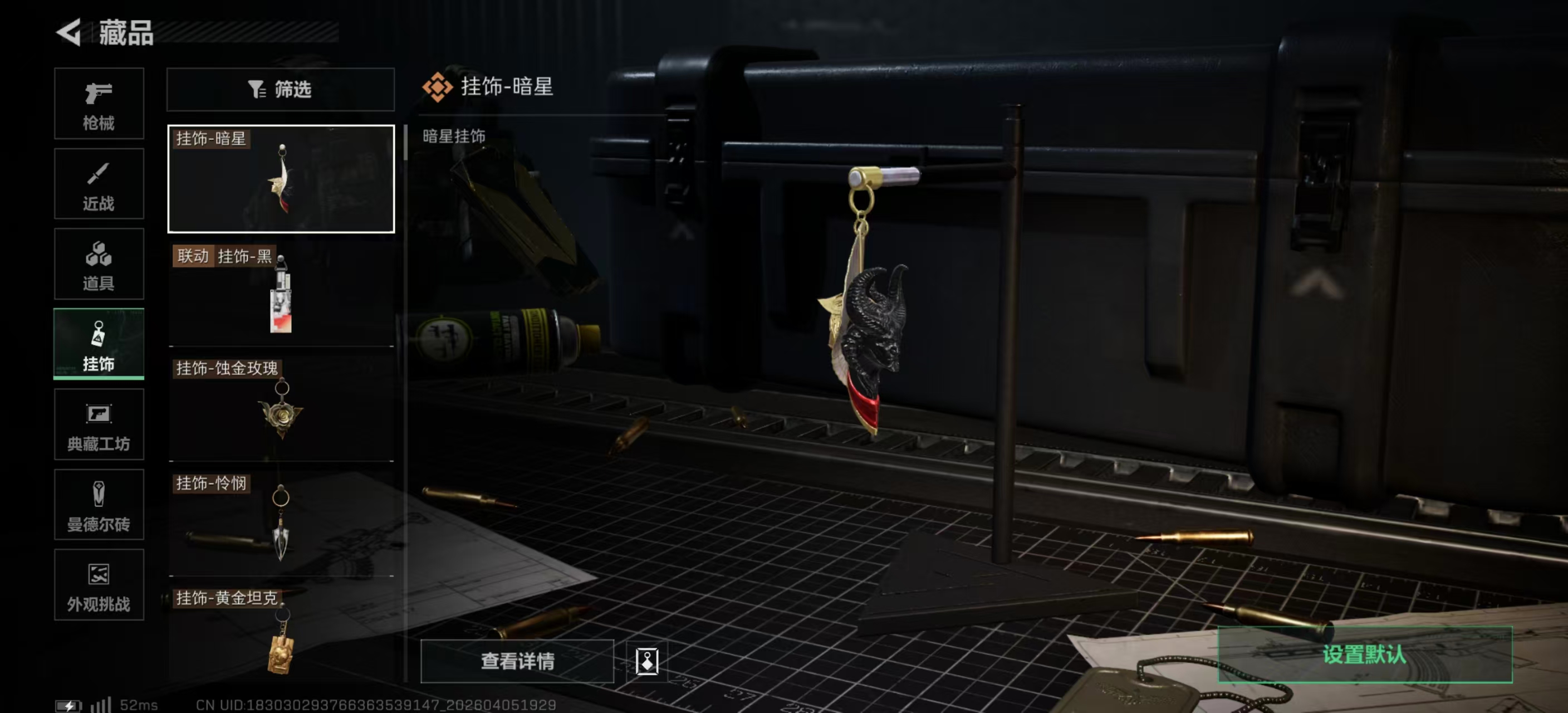
Task: Click the 挂饰 charms category icon
Action: [x=99, y=345]
